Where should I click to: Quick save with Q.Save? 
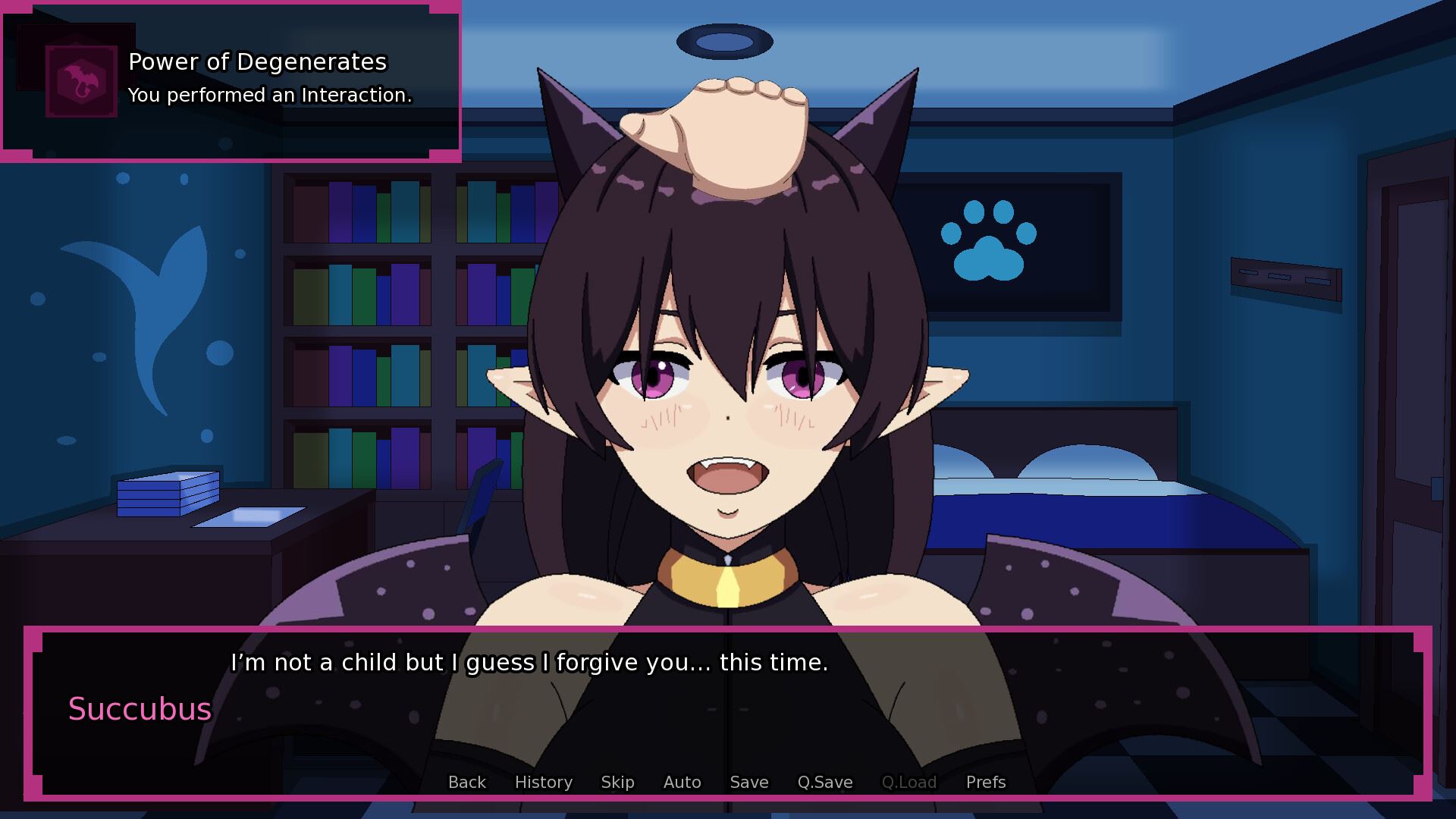point(824,782)
